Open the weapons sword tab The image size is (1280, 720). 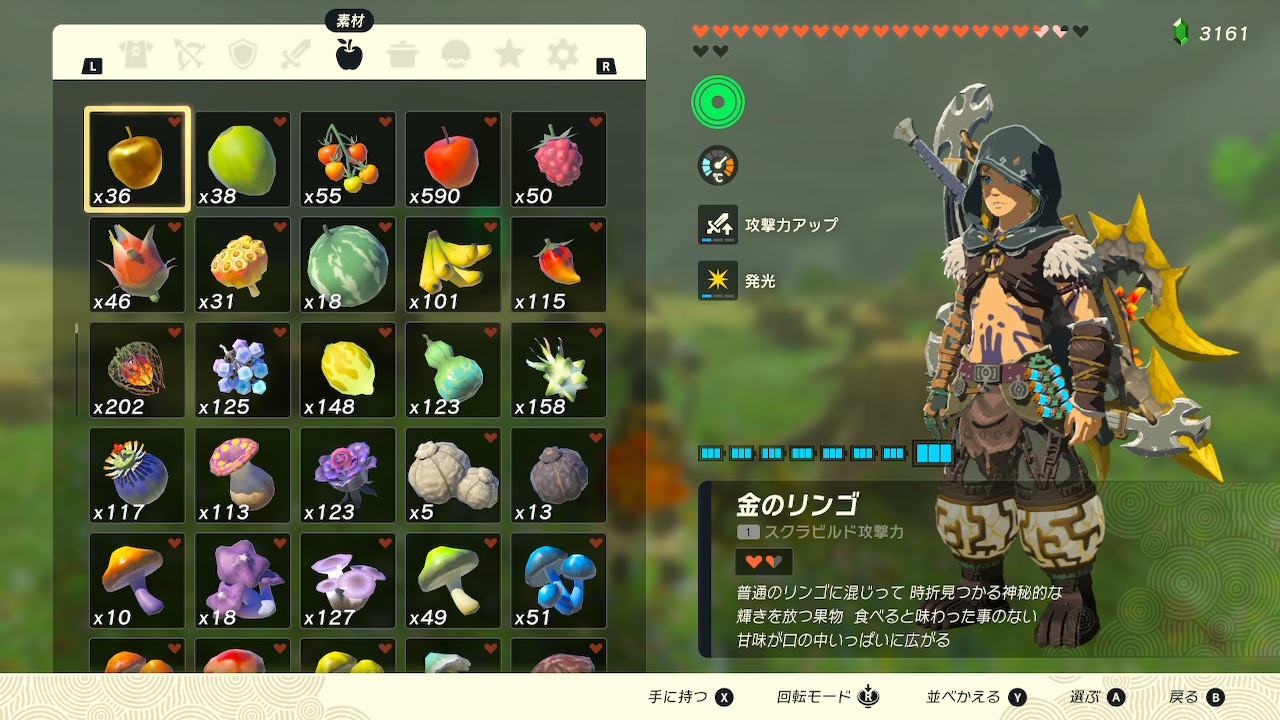[296, 54]
